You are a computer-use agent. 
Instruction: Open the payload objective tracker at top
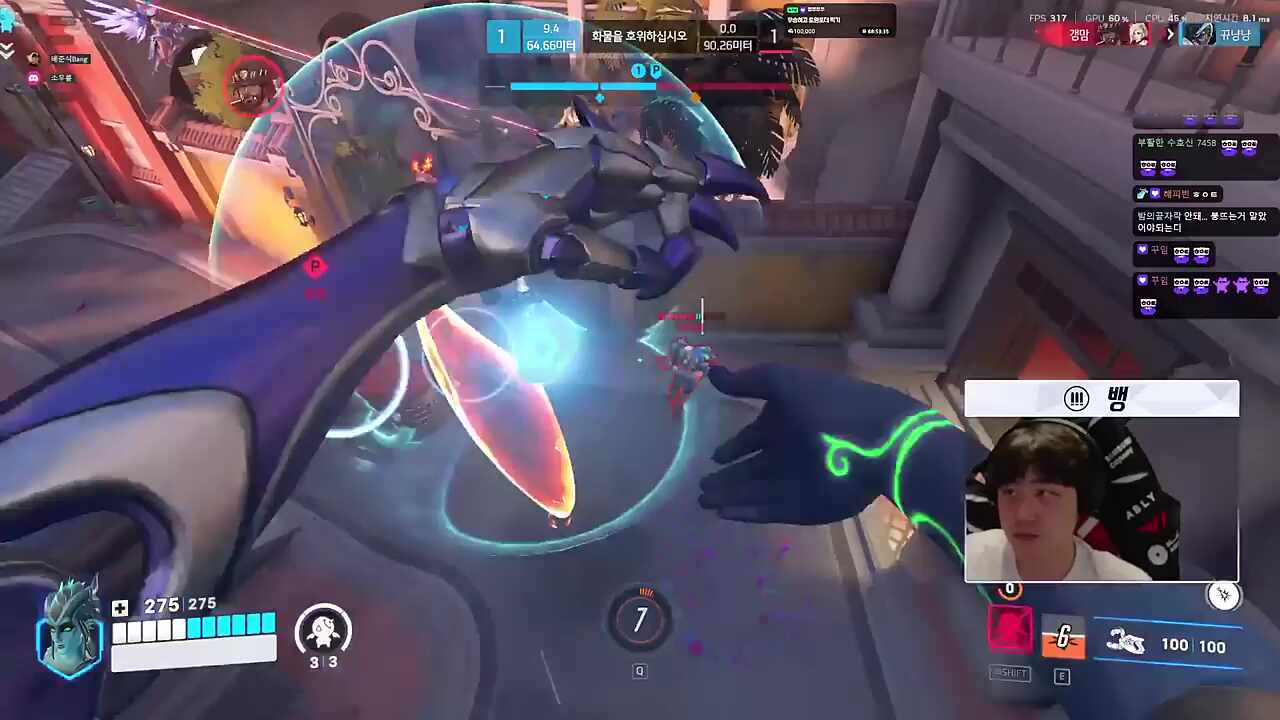click(x=640, y=40)
